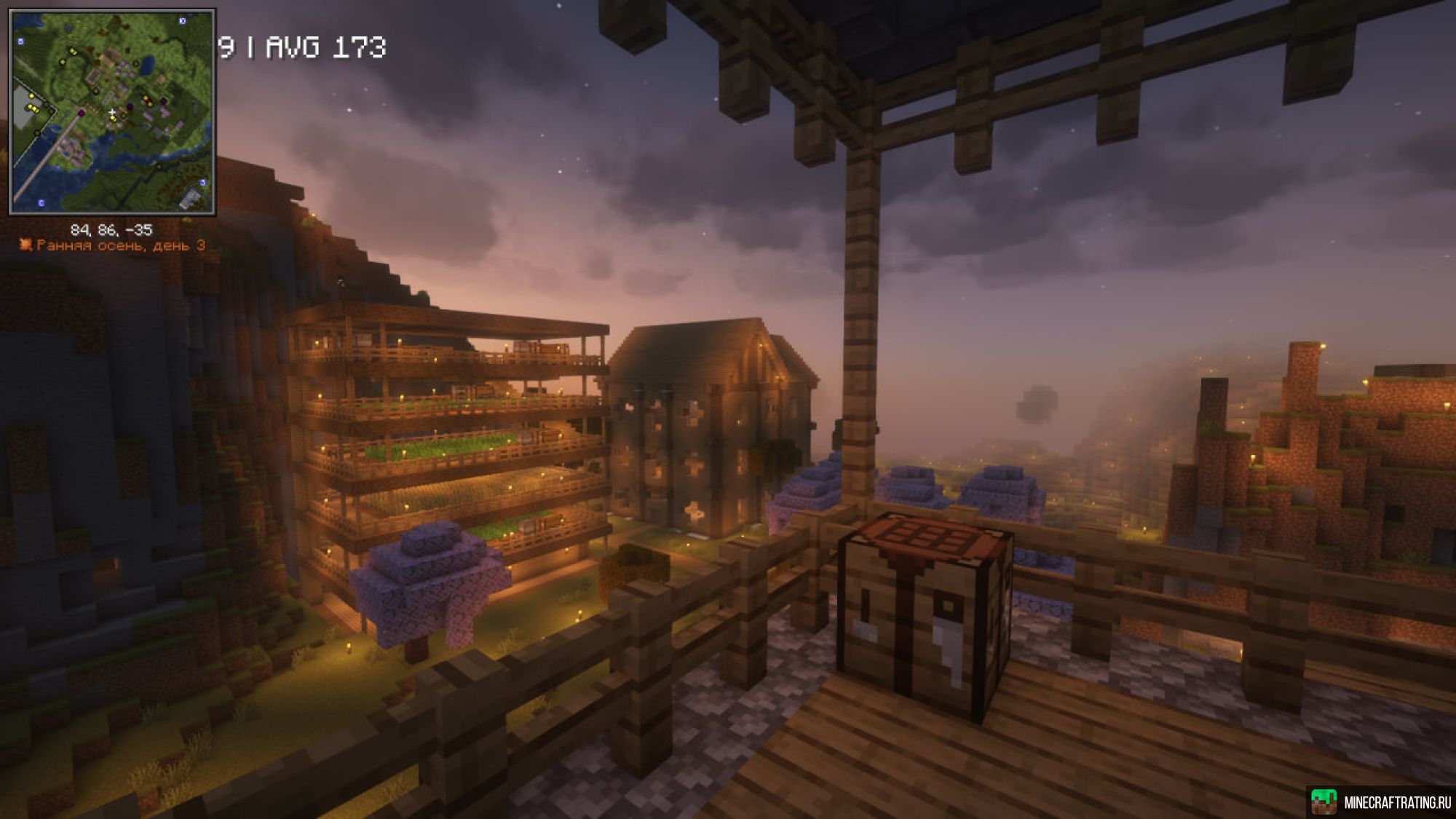Open the minecraftrating.ru watermark link
Screen dimensions: 1456x819
point(1382,802)
